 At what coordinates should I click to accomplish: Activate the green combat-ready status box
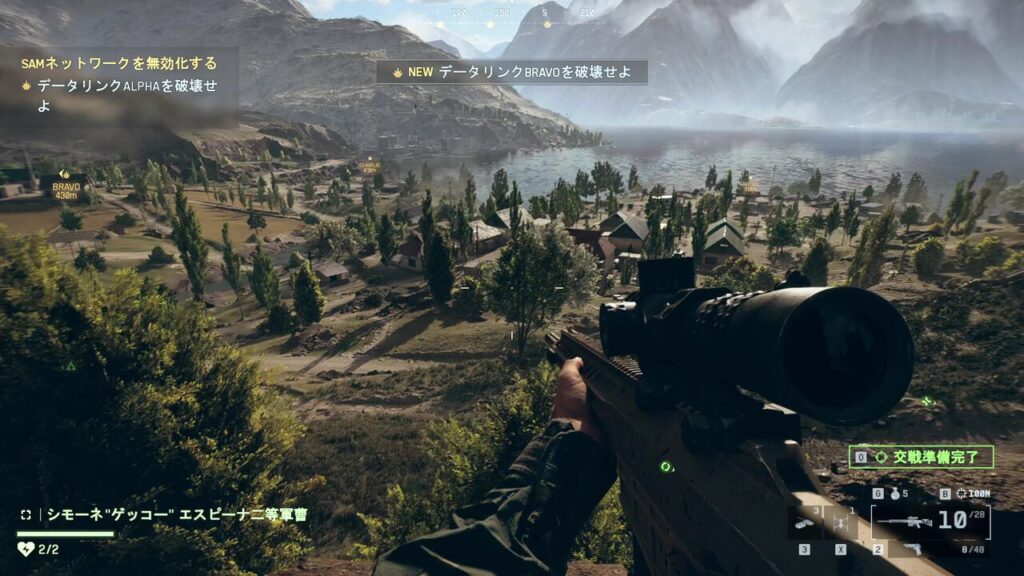[x=920, y=458]
